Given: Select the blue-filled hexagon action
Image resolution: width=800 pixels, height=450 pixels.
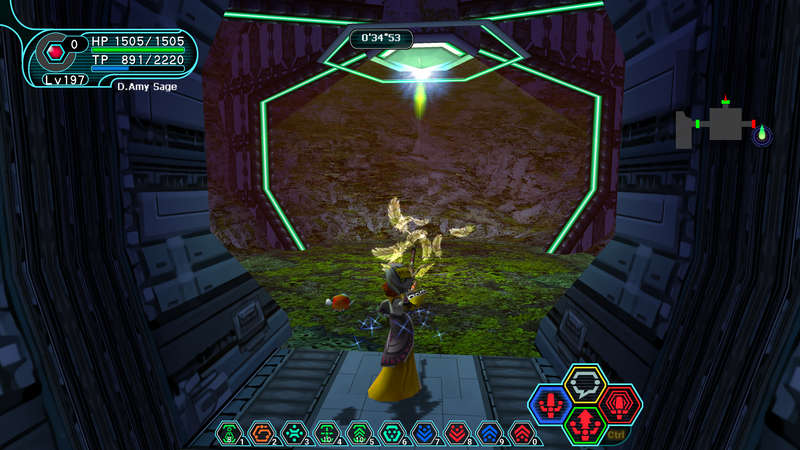Looking at the screenshot, I should click(x=551, y=405).
